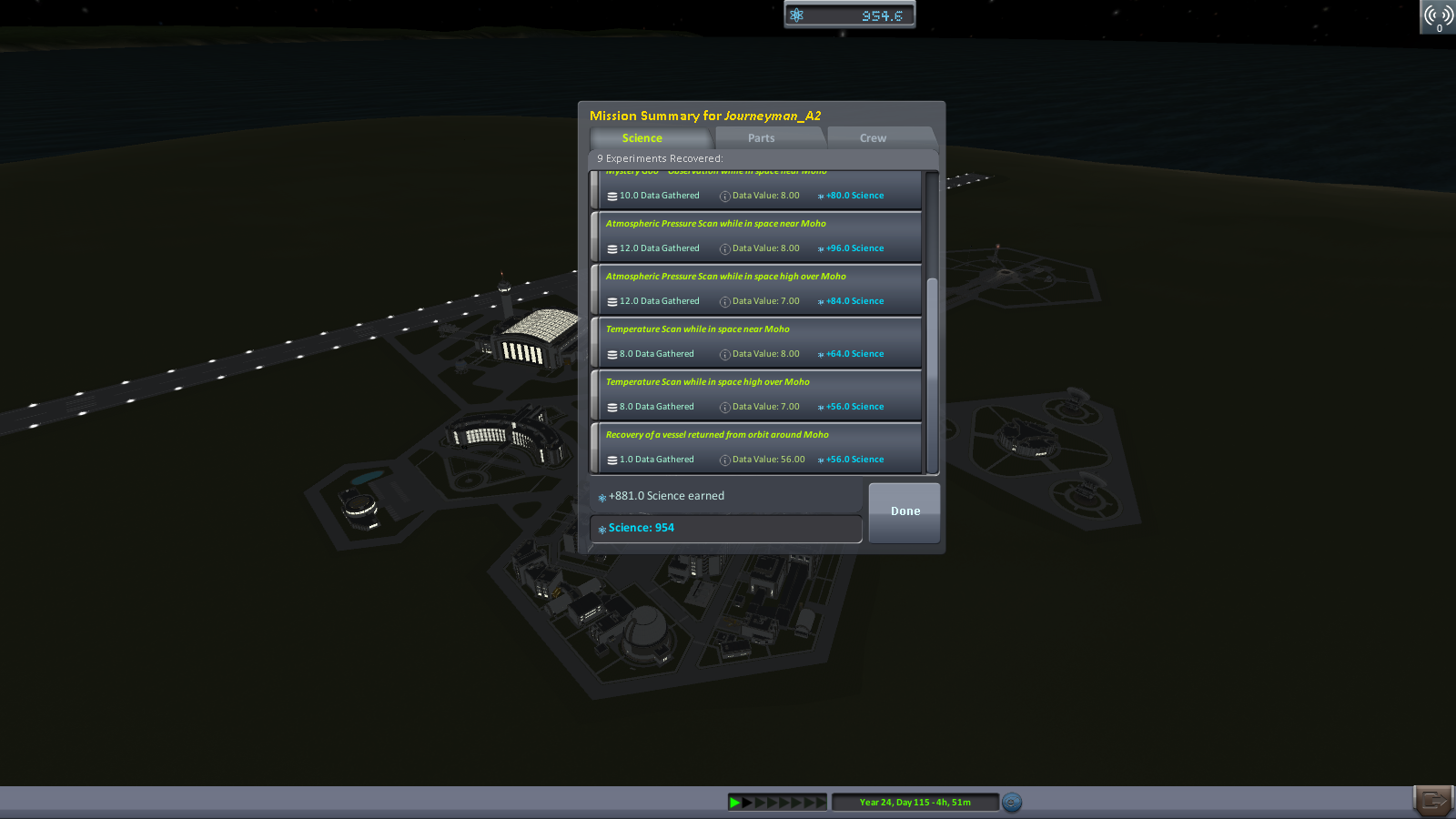Expand the Temperature Scan high over Moho entry
This screenshot has width=1456, height=819.
(x=709, y=381)
